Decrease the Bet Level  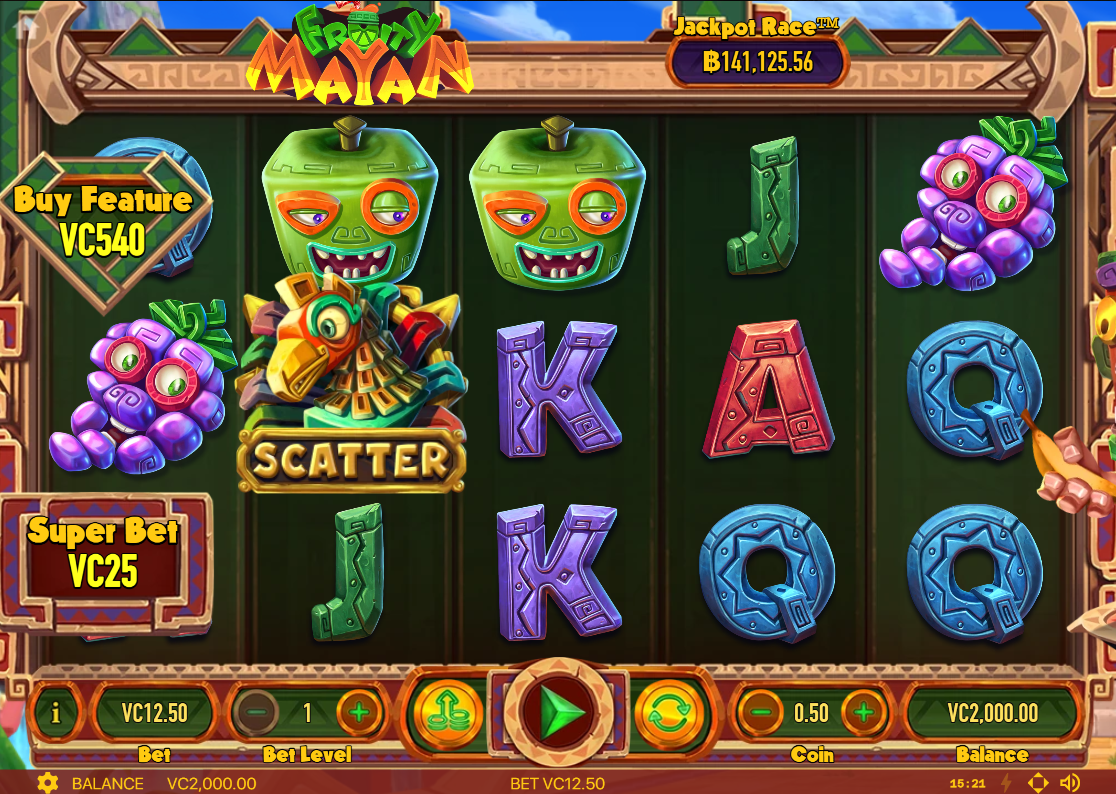257,713
